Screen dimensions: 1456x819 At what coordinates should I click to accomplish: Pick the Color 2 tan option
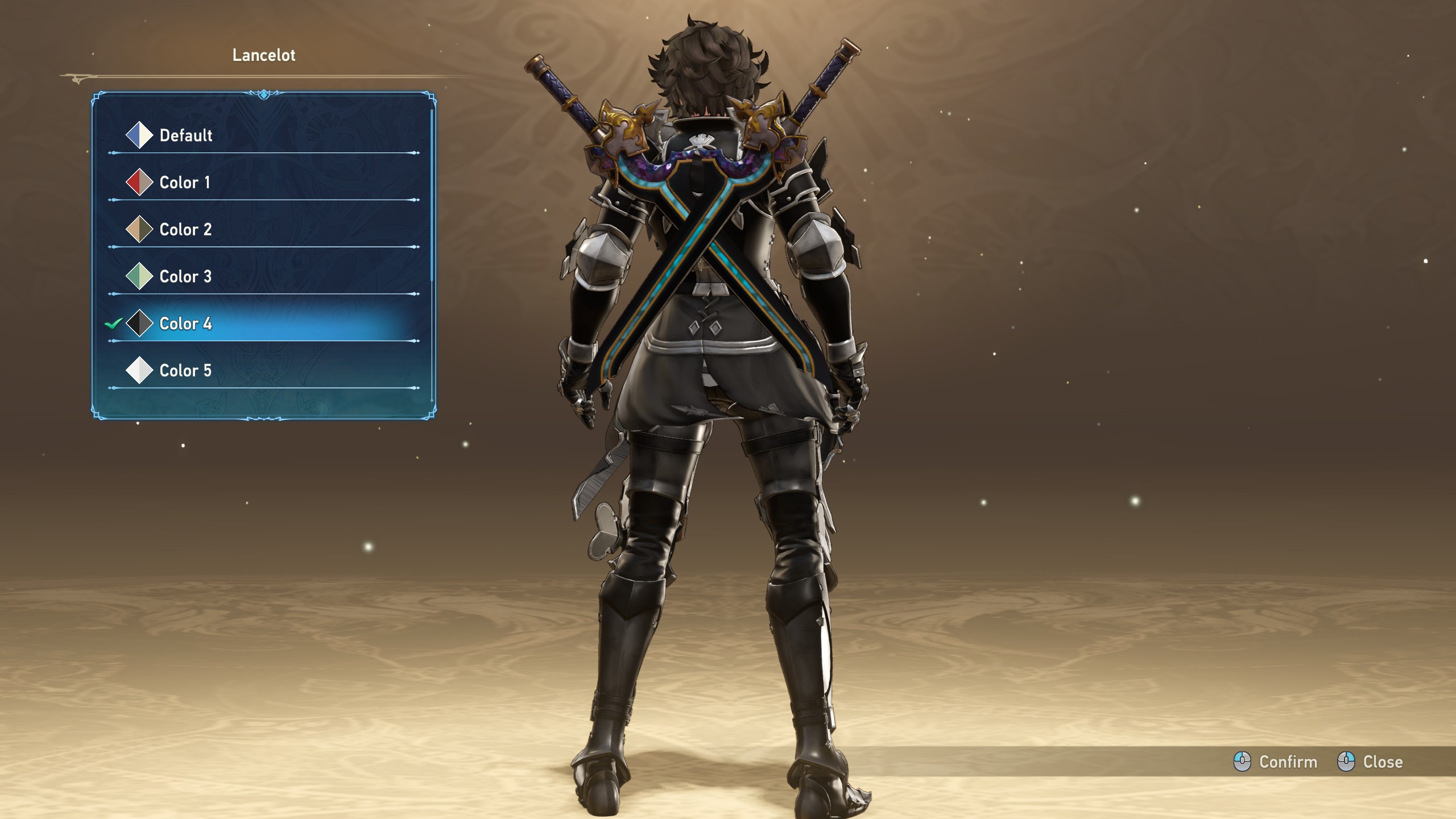click(185, 230)
